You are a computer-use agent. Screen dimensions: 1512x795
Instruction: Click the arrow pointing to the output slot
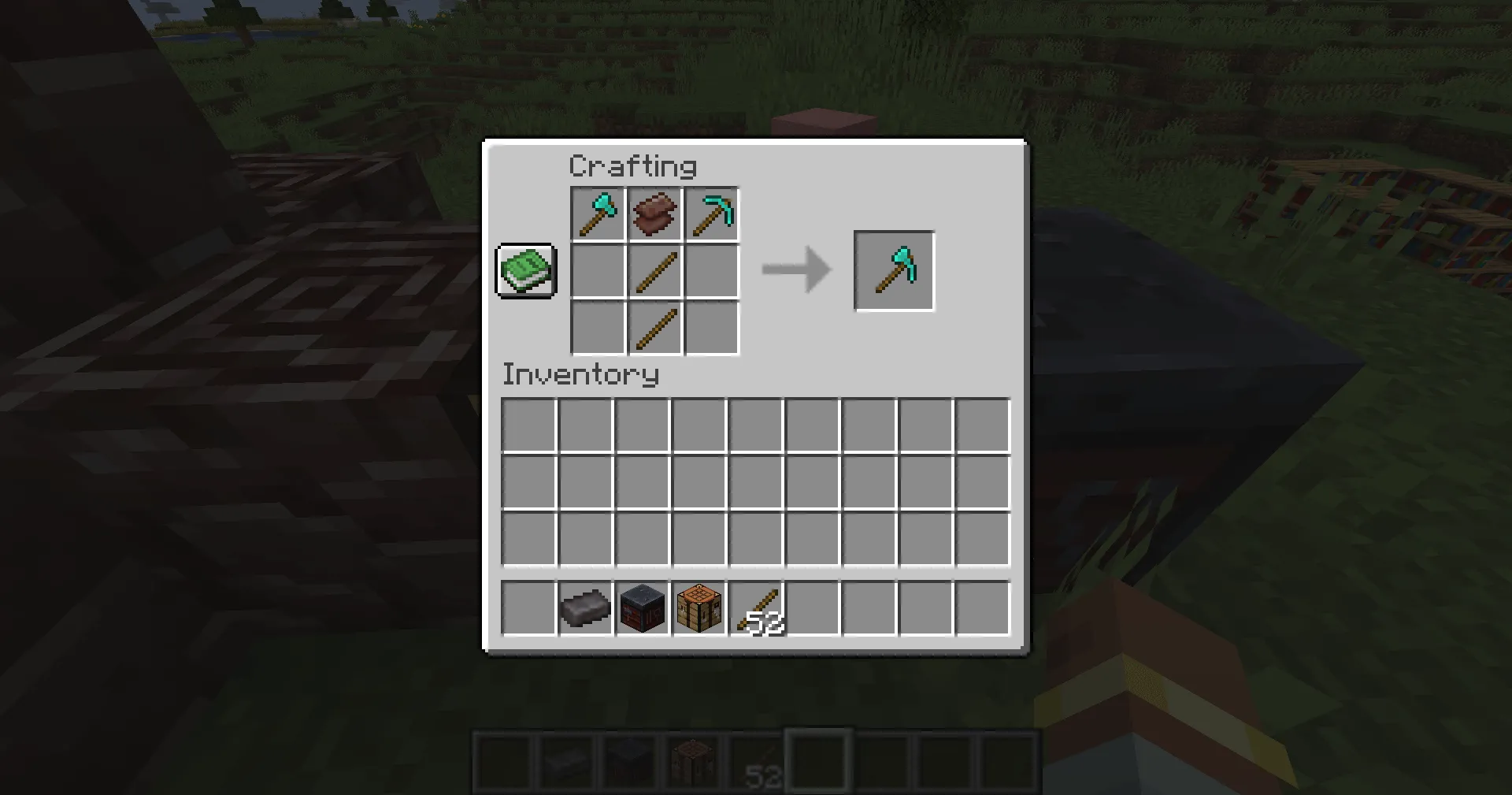795,270
